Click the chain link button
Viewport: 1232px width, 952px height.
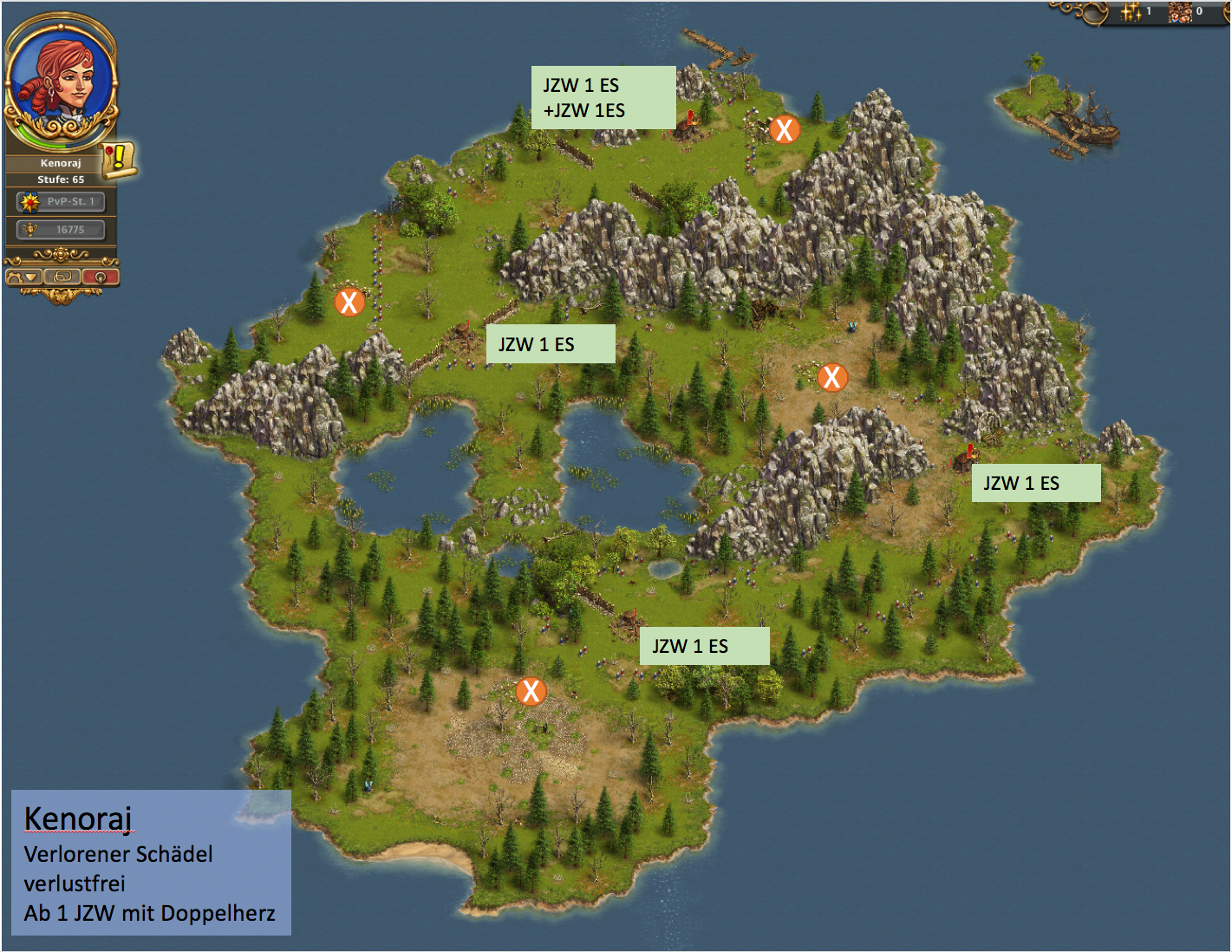click(62, 277)
